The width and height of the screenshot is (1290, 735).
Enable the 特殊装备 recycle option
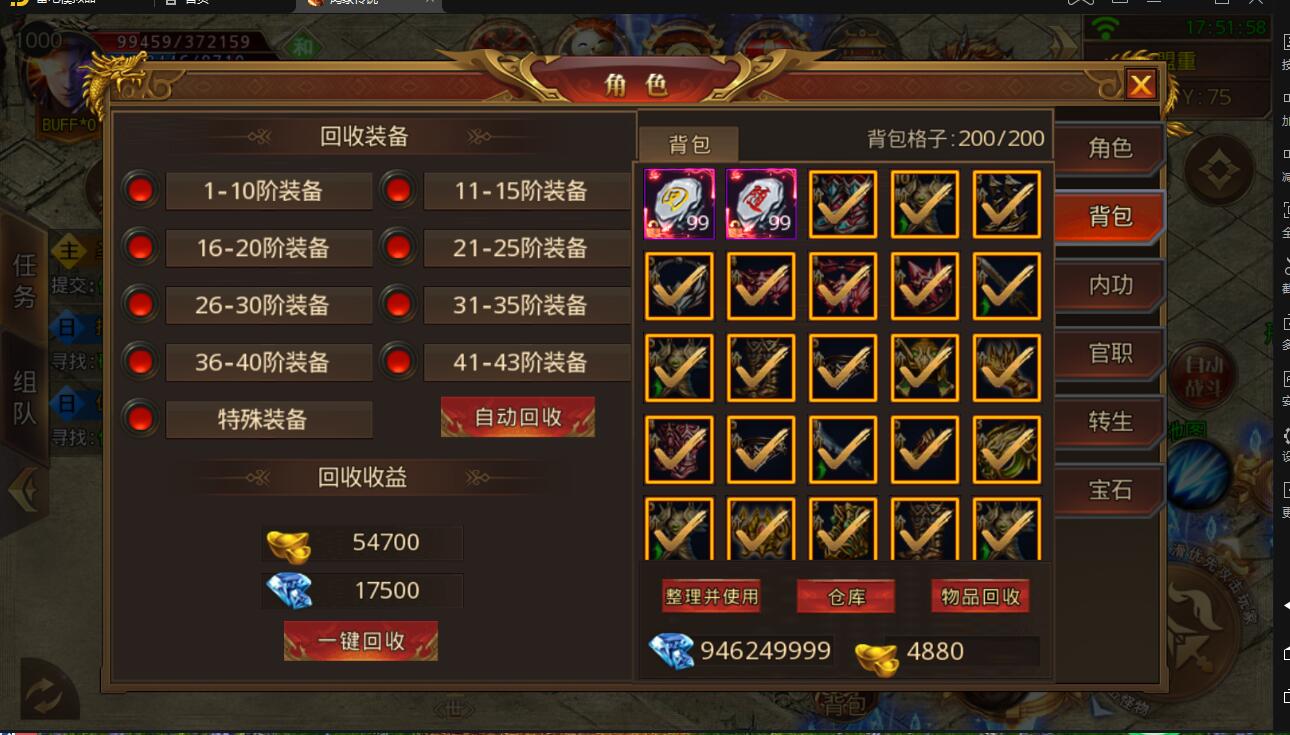139,419
